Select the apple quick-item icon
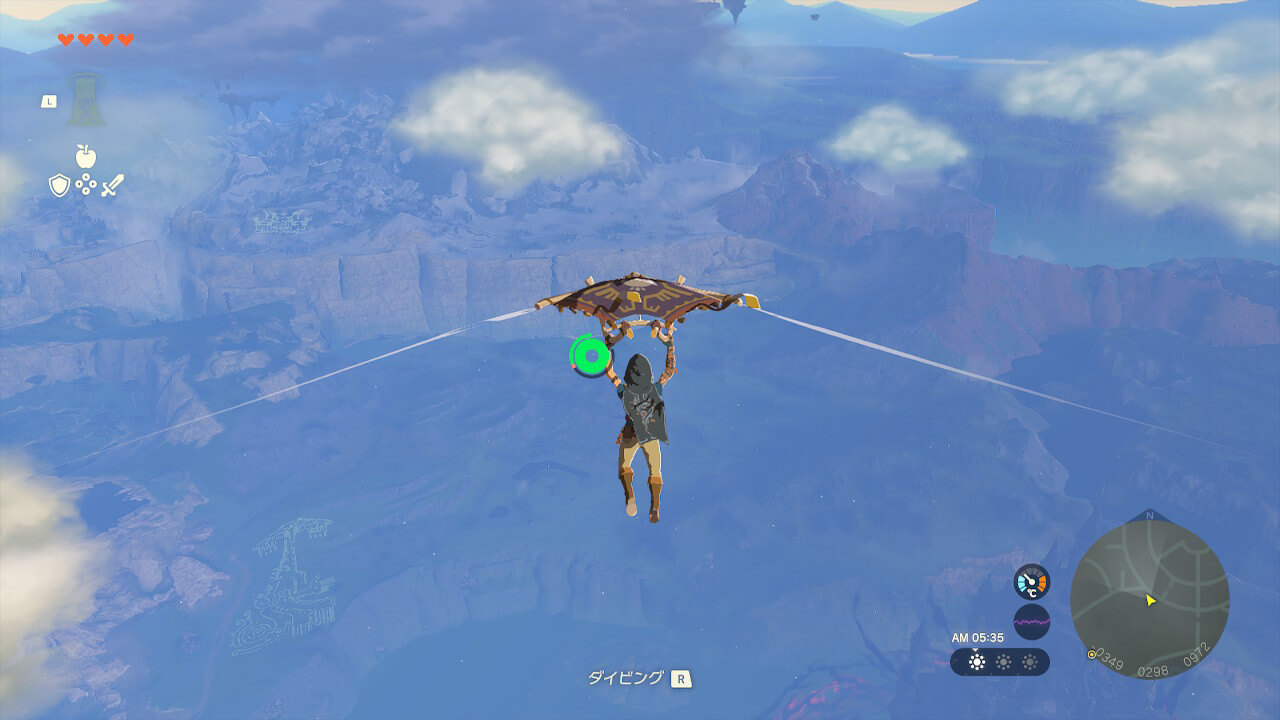 [85, 156]
